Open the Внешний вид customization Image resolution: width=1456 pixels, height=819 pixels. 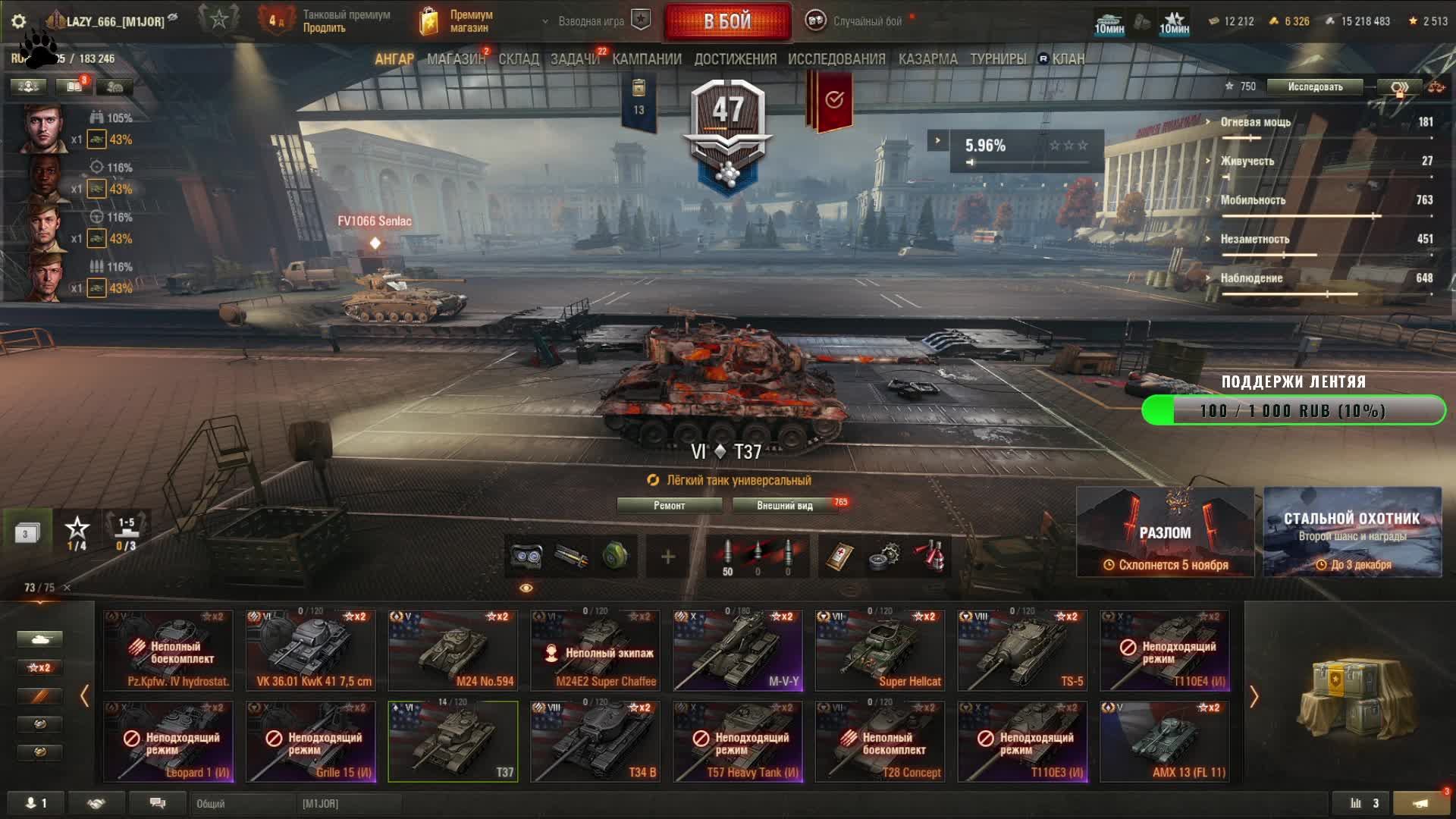tap(784, 506)
